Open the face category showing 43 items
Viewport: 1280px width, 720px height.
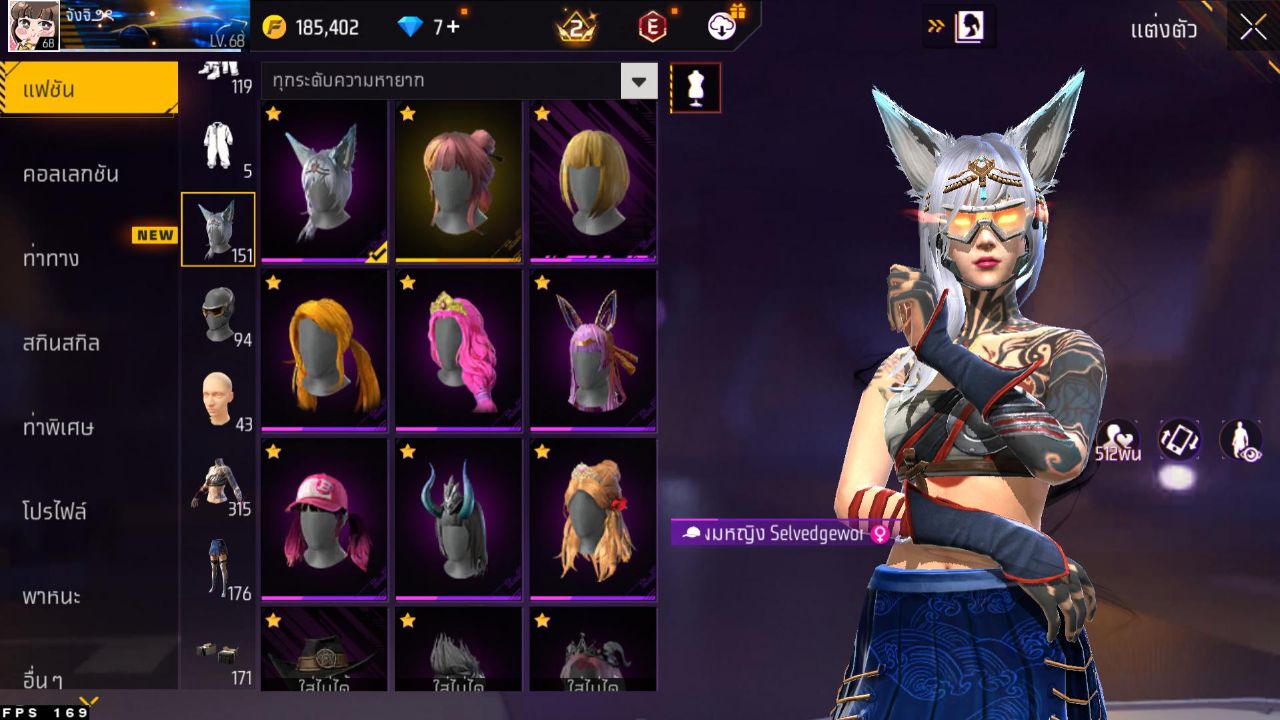218,400
